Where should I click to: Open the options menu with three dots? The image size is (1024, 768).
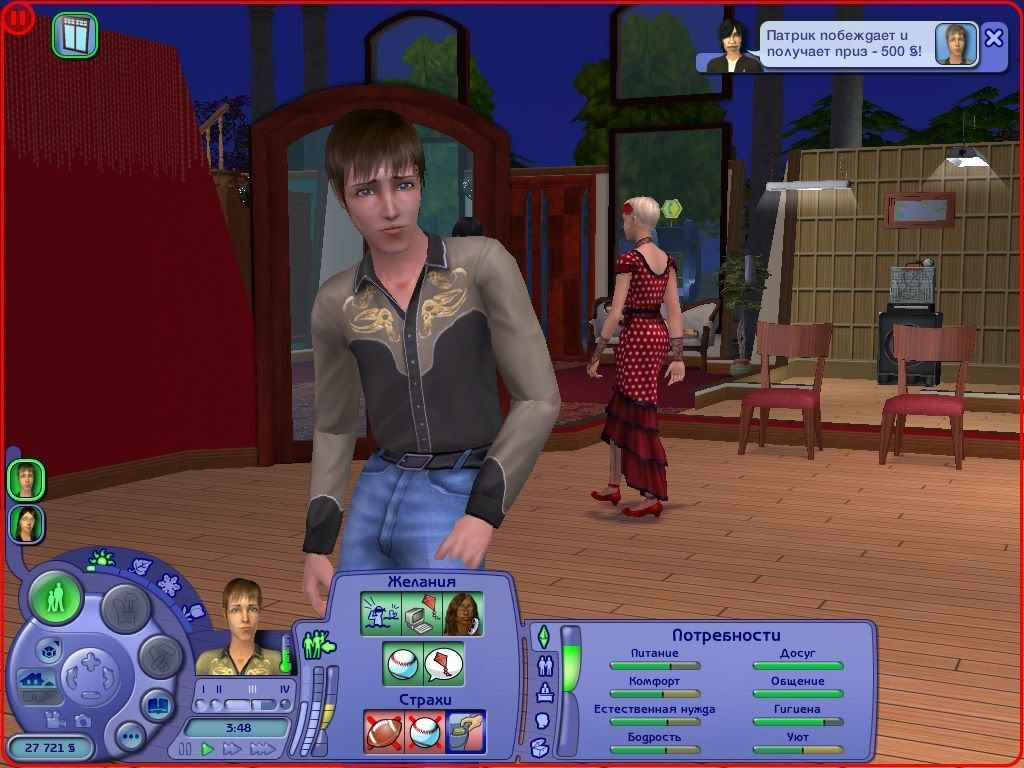coord(131,738)
